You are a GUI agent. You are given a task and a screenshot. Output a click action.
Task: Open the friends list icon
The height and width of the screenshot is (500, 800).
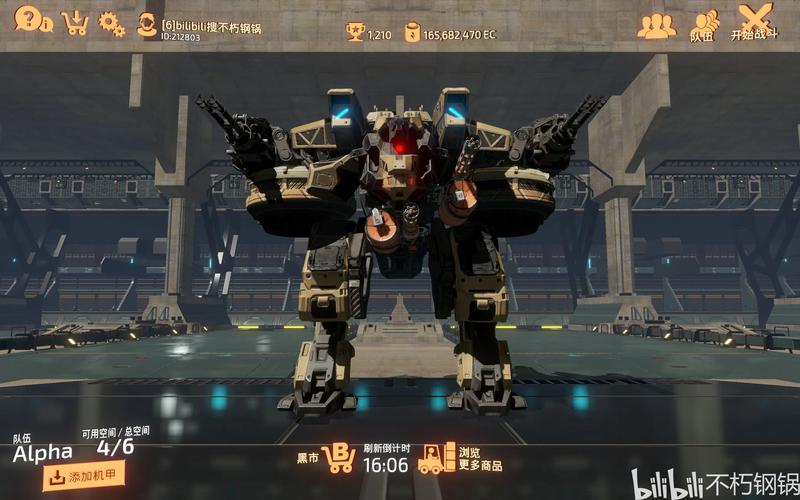[x=656, y=25]
